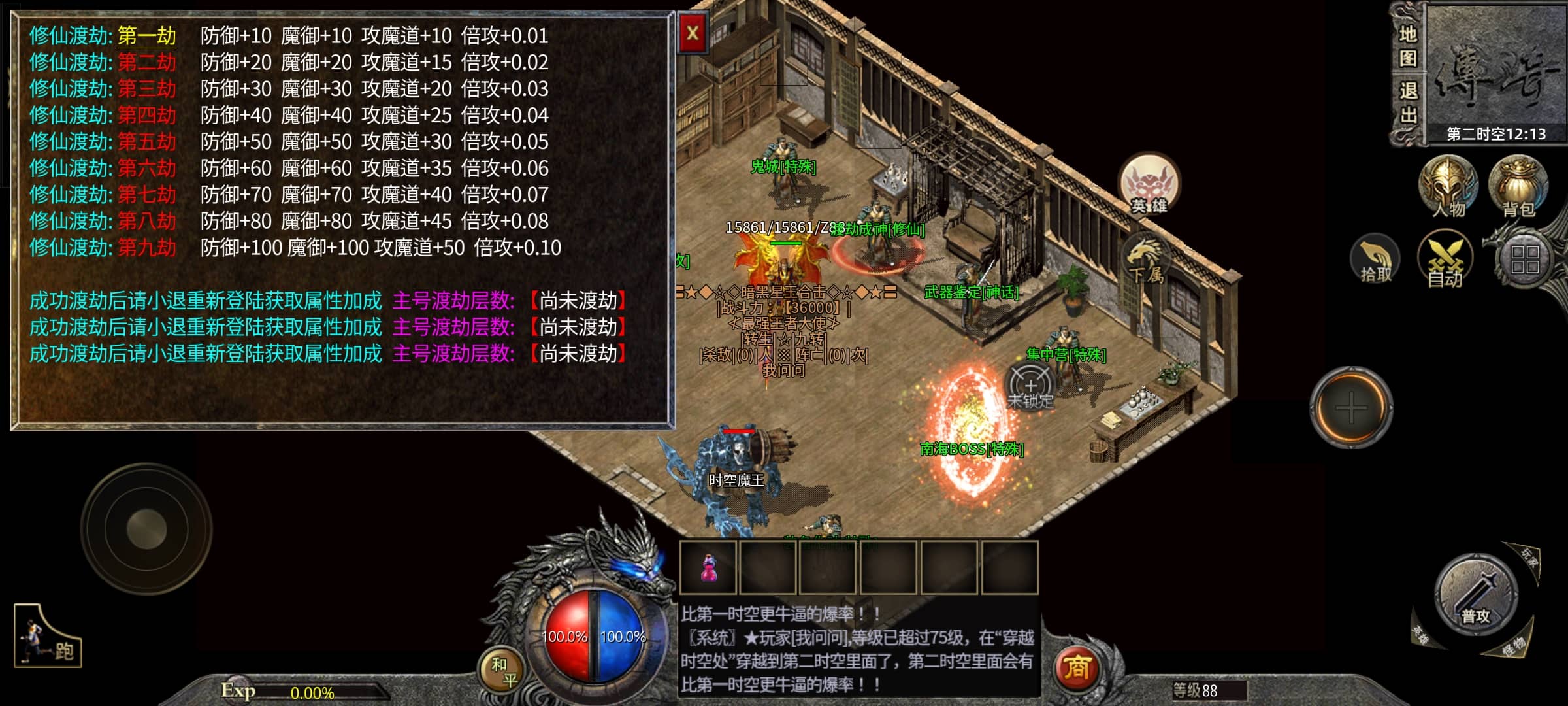The height and width of the screenshot is (706, 1568).
Task: Open the 下属 subordinate dragon icon
Action: click(1147, 261)
